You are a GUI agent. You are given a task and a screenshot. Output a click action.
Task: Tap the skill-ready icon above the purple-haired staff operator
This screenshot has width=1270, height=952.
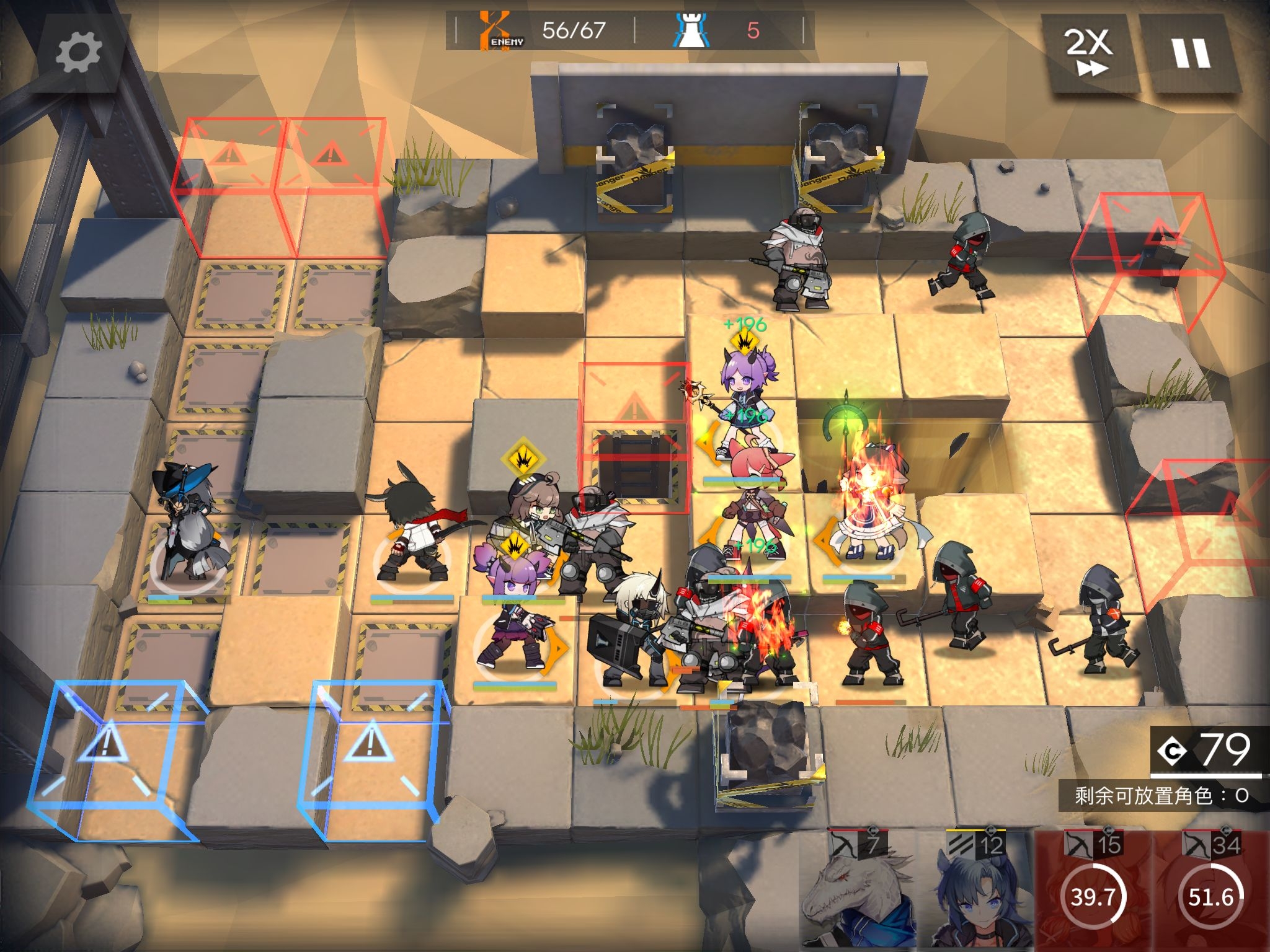[745, 342]
